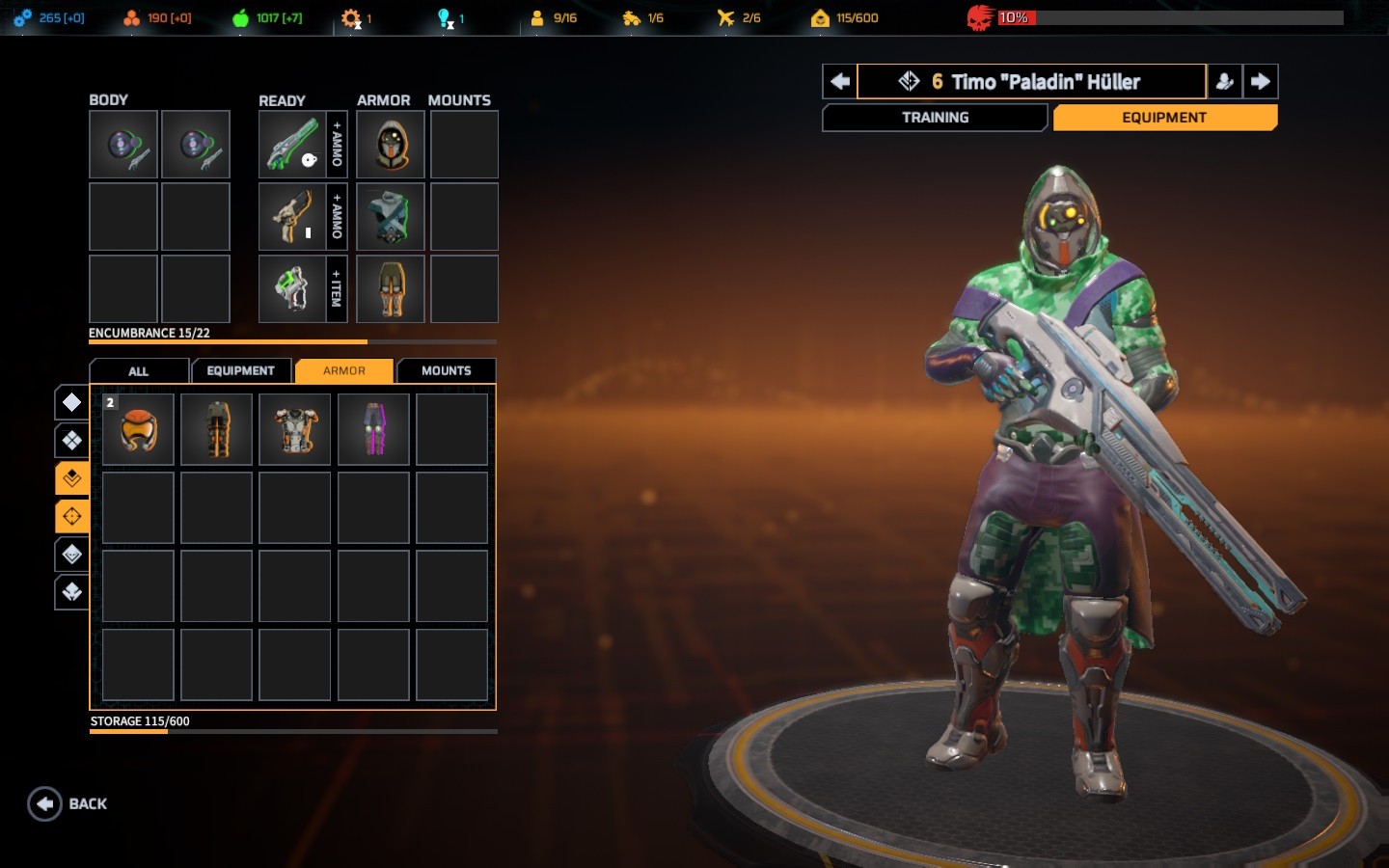Show the Mounts storage tab
1389x868 pixels.
click(446, 371)
